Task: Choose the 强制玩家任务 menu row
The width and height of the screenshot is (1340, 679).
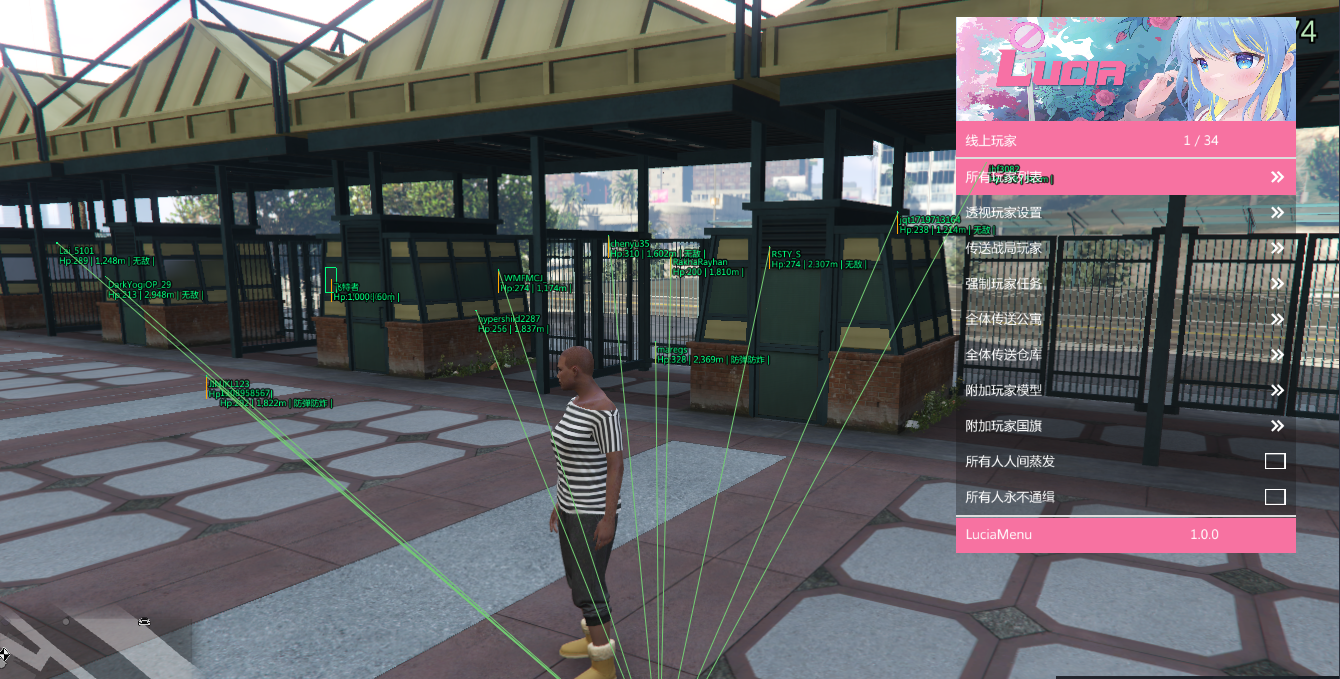Action: [1125, 284]
